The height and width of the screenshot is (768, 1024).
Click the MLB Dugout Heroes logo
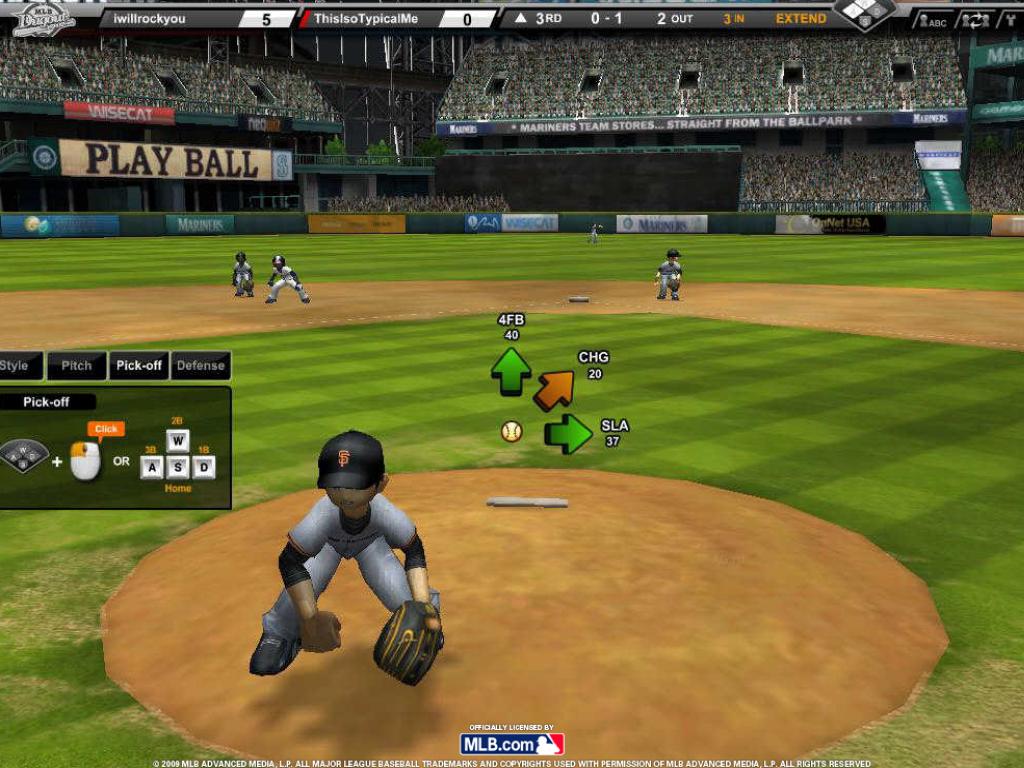[x=44, y=17]
